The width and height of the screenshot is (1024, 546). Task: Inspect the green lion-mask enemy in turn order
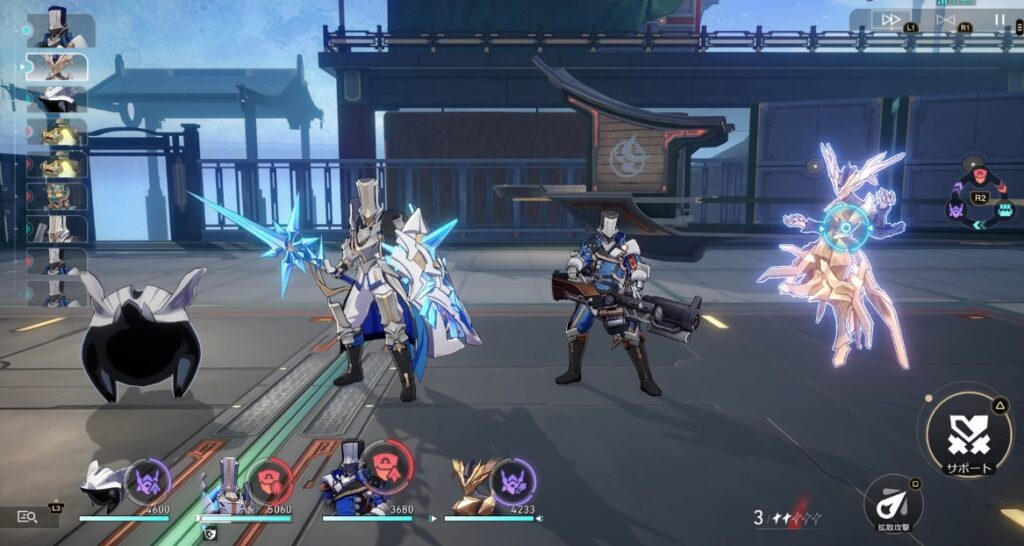(x=57, y=194)
